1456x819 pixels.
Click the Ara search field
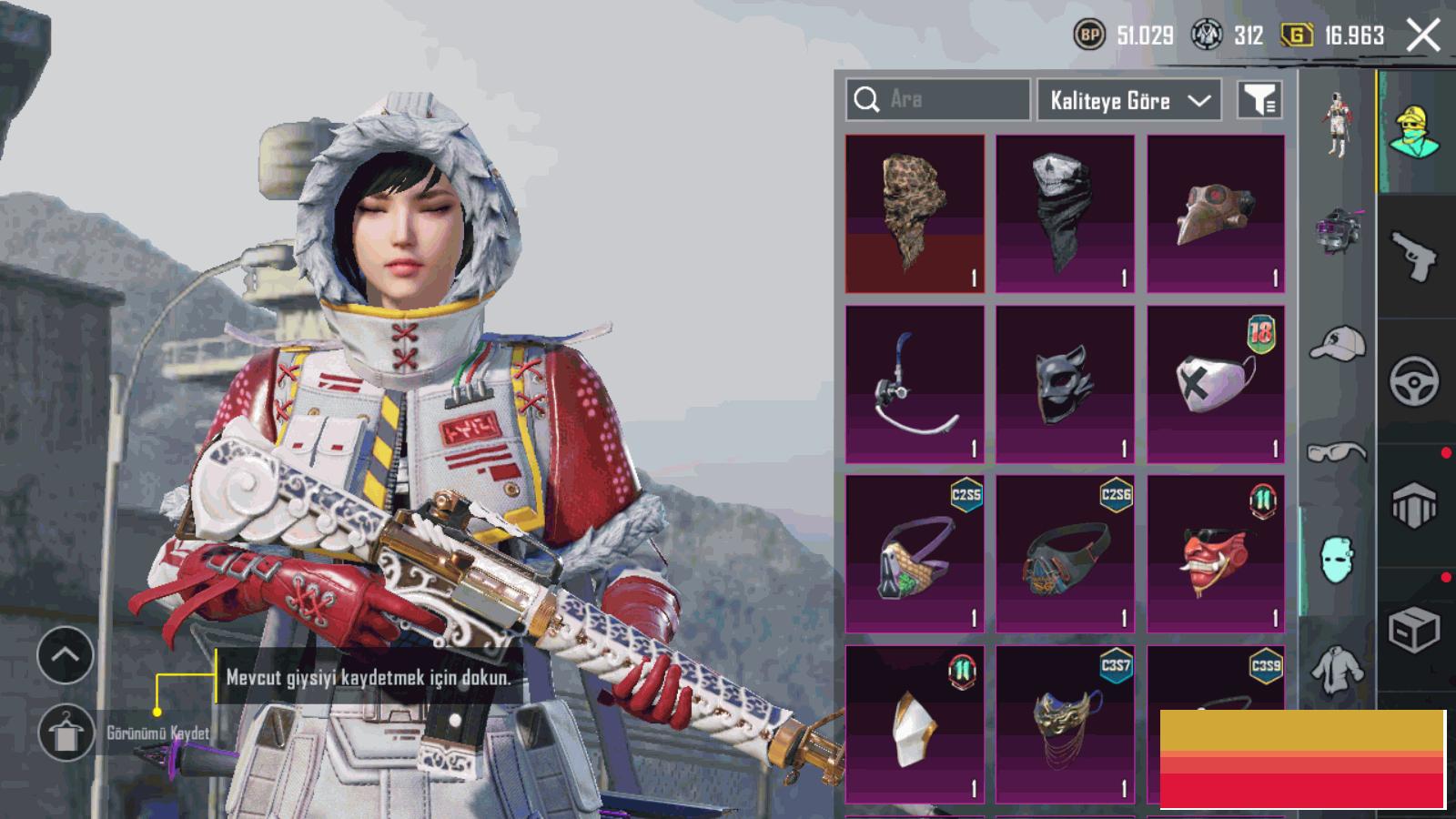pyautogui.click(x=937, y=99)
